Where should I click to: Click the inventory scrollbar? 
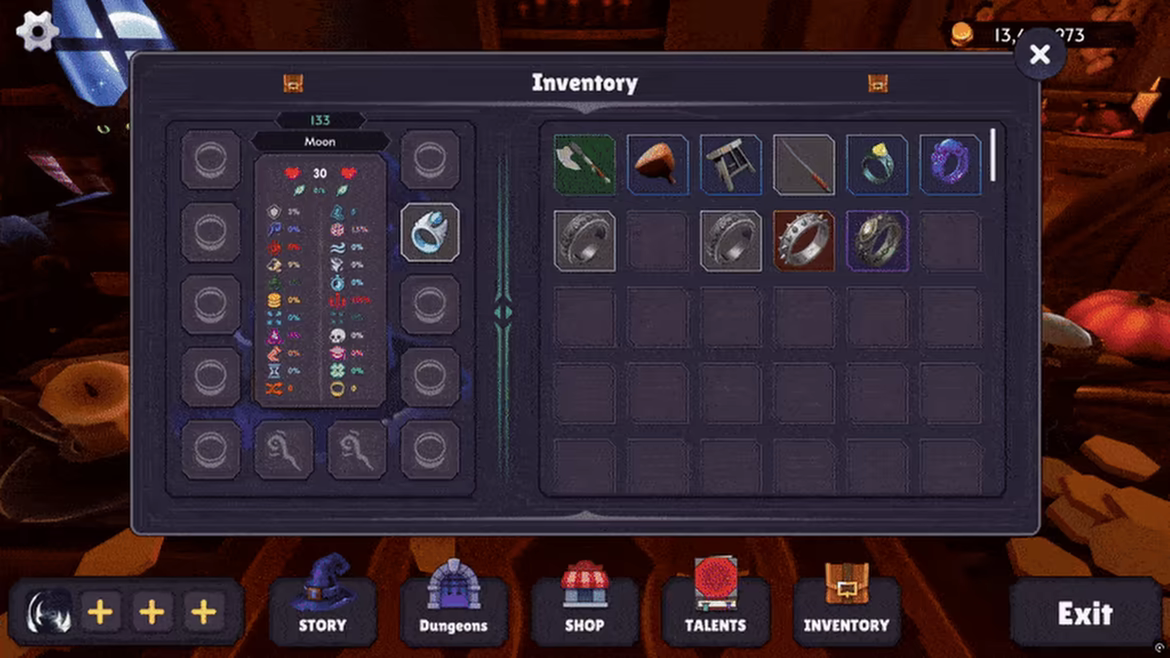993,155
